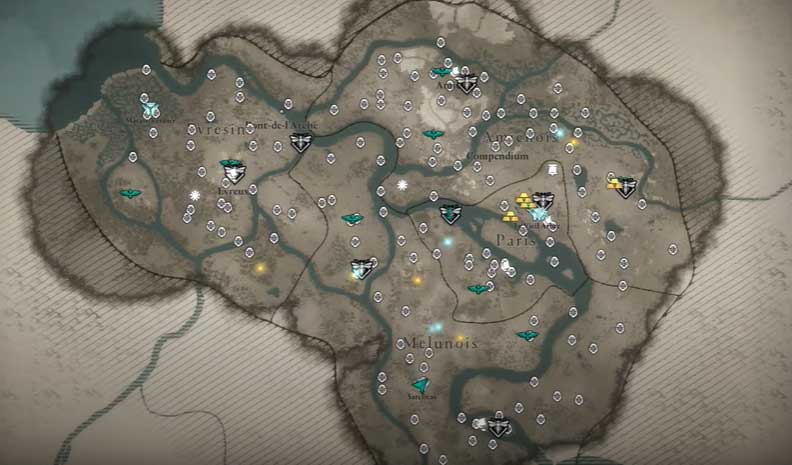Choose the Evreux fast travel shield marker
Screen dimensions: 792x465
[x=233, y=172]
